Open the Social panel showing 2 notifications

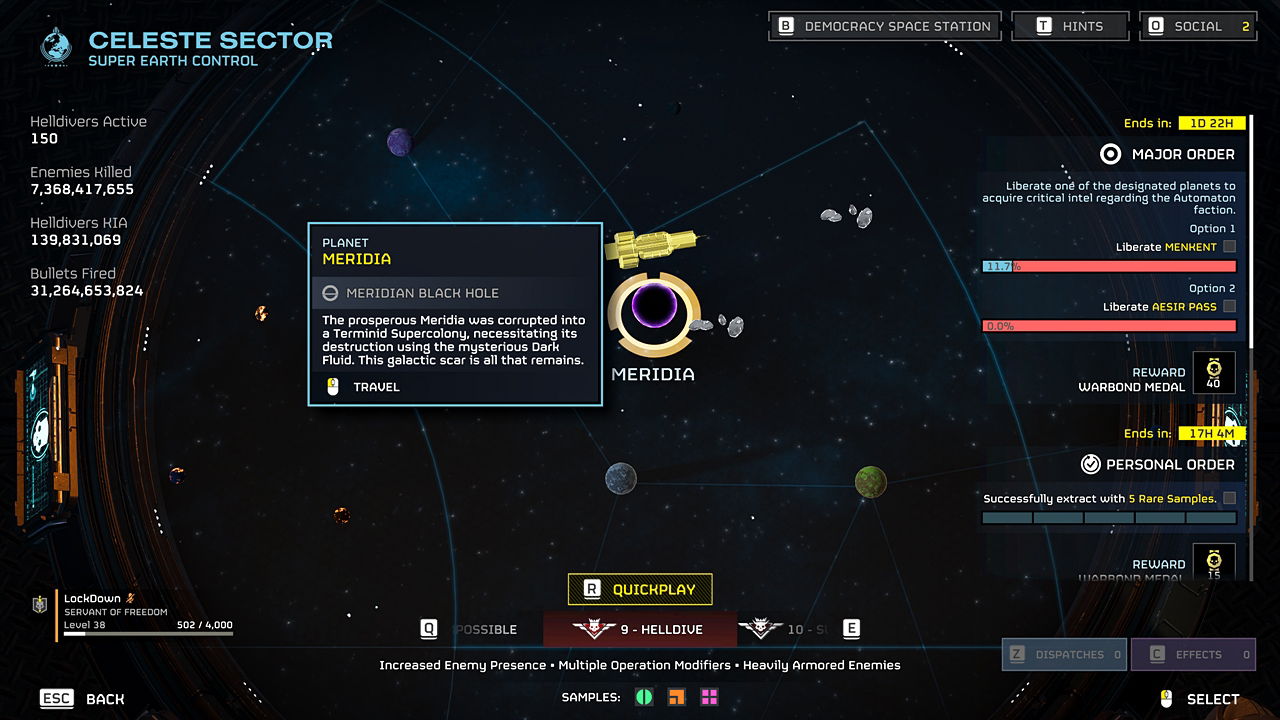click(1197, 25)
